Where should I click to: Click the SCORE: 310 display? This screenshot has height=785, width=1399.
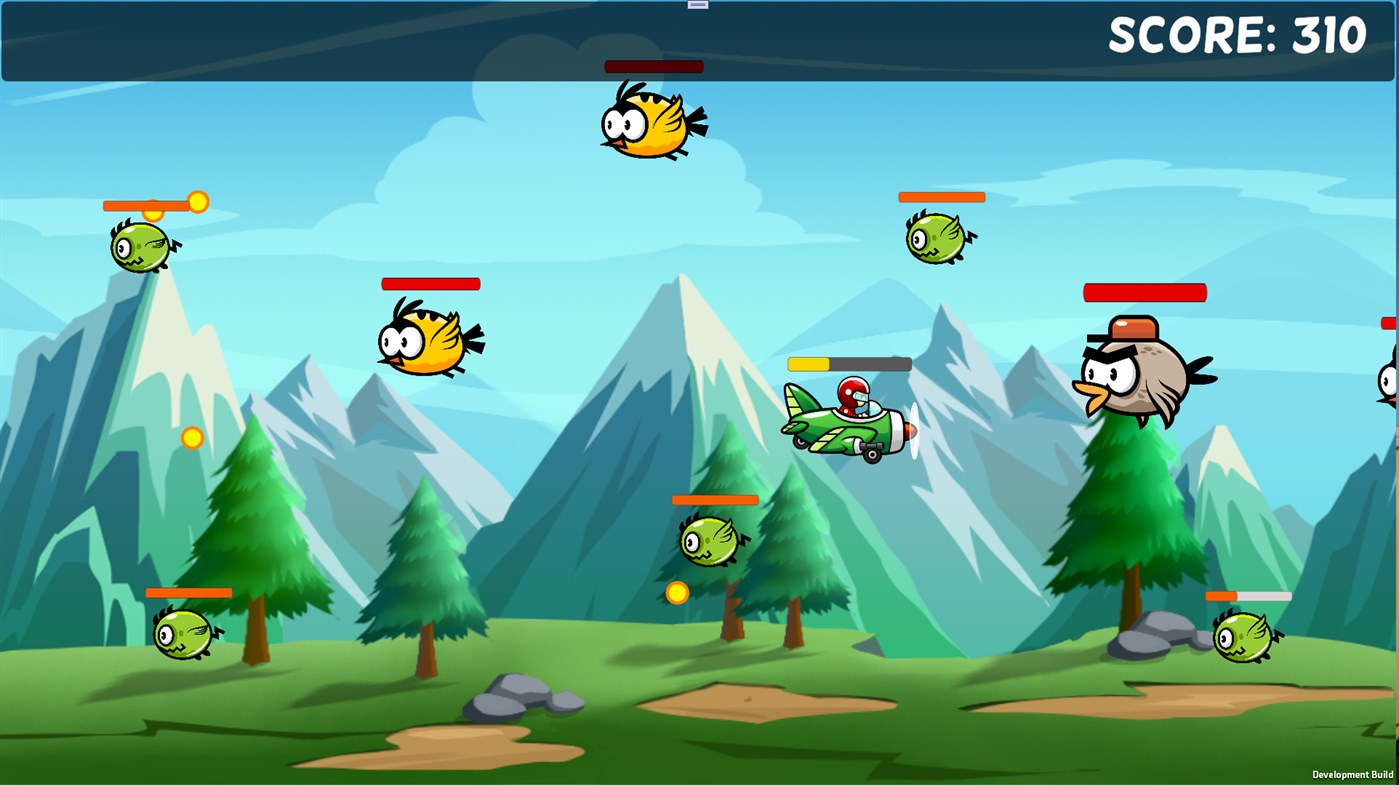tap(1236, 36)
